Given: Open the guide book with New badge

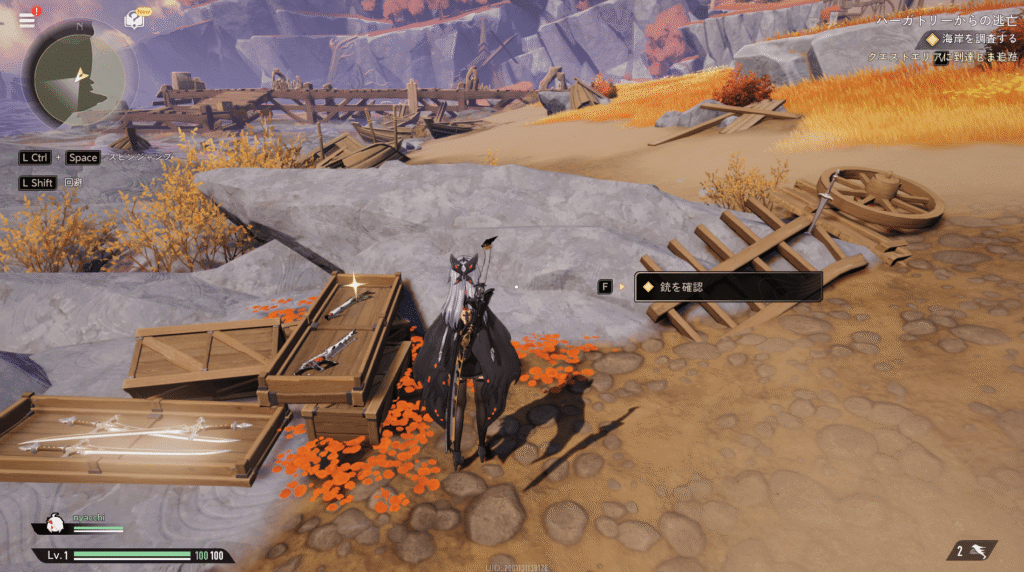Looking at the screenshot, I should (x=134, y=20).
